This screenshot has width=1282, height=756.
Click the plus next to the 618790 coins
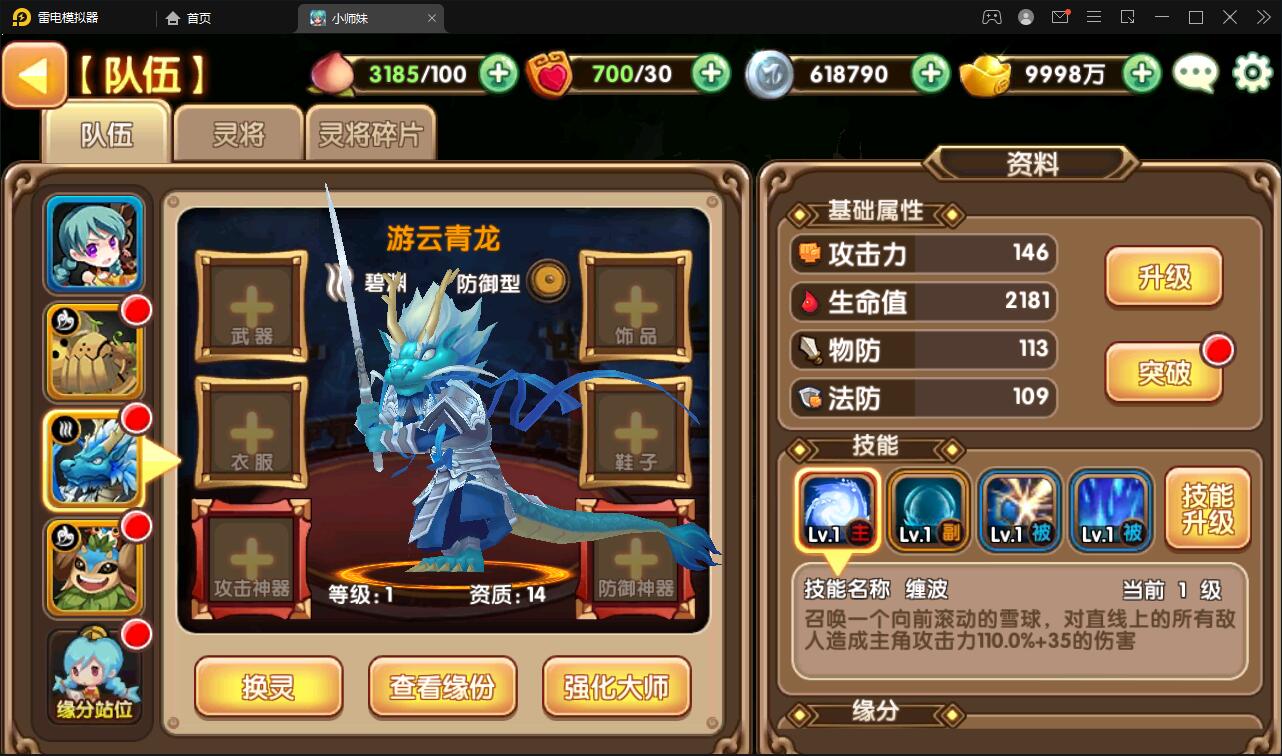[931, 74]
